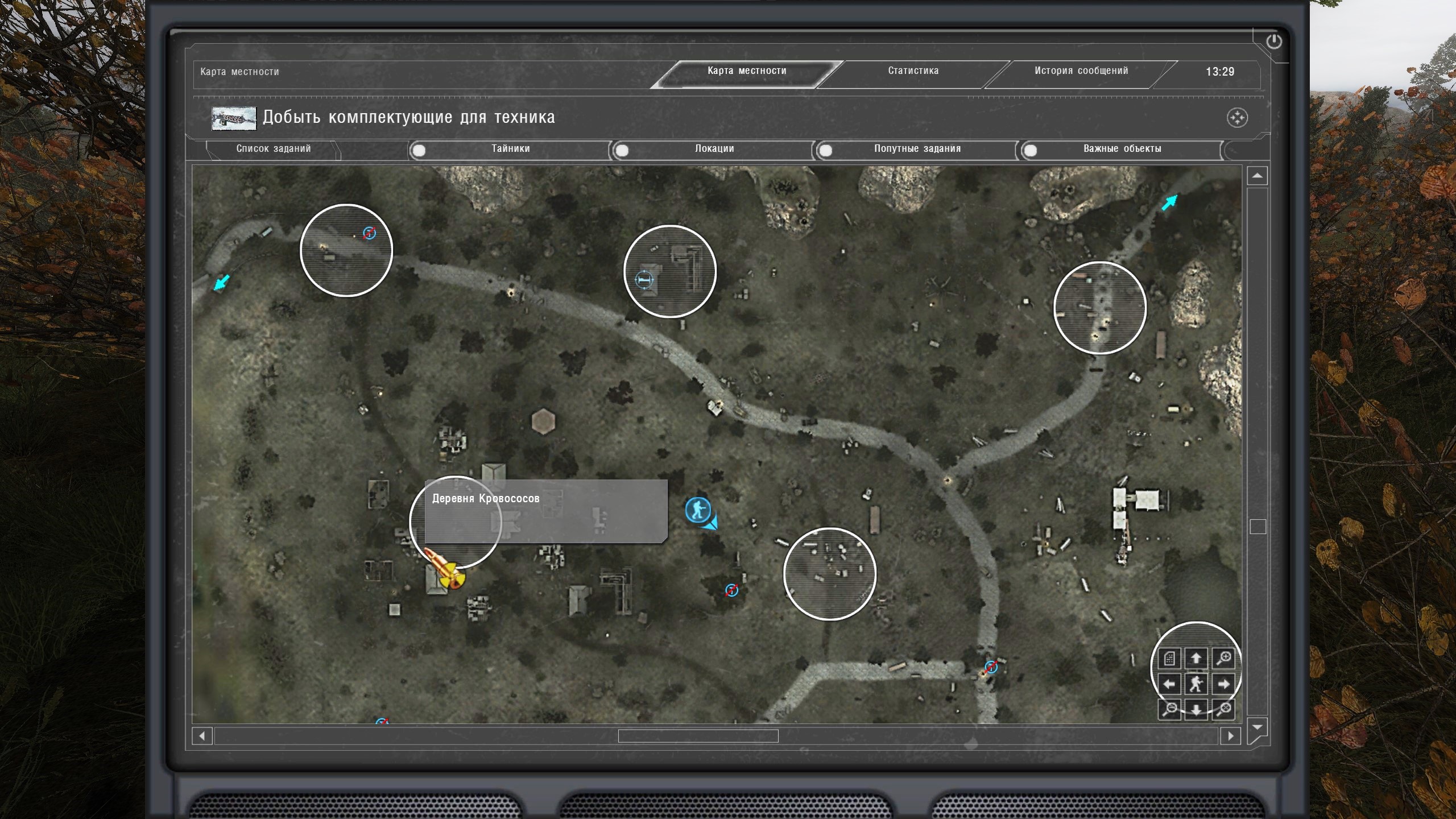Select the yellow bullet quest marker on the map

pos(446,570)
